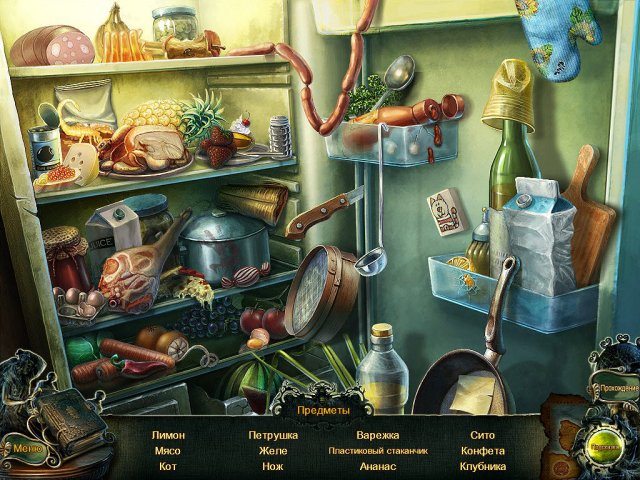Open the Прохождение walkthrough guide
Image resolution: width=640 pixels, height=480 pixels.
pos(615,385)
